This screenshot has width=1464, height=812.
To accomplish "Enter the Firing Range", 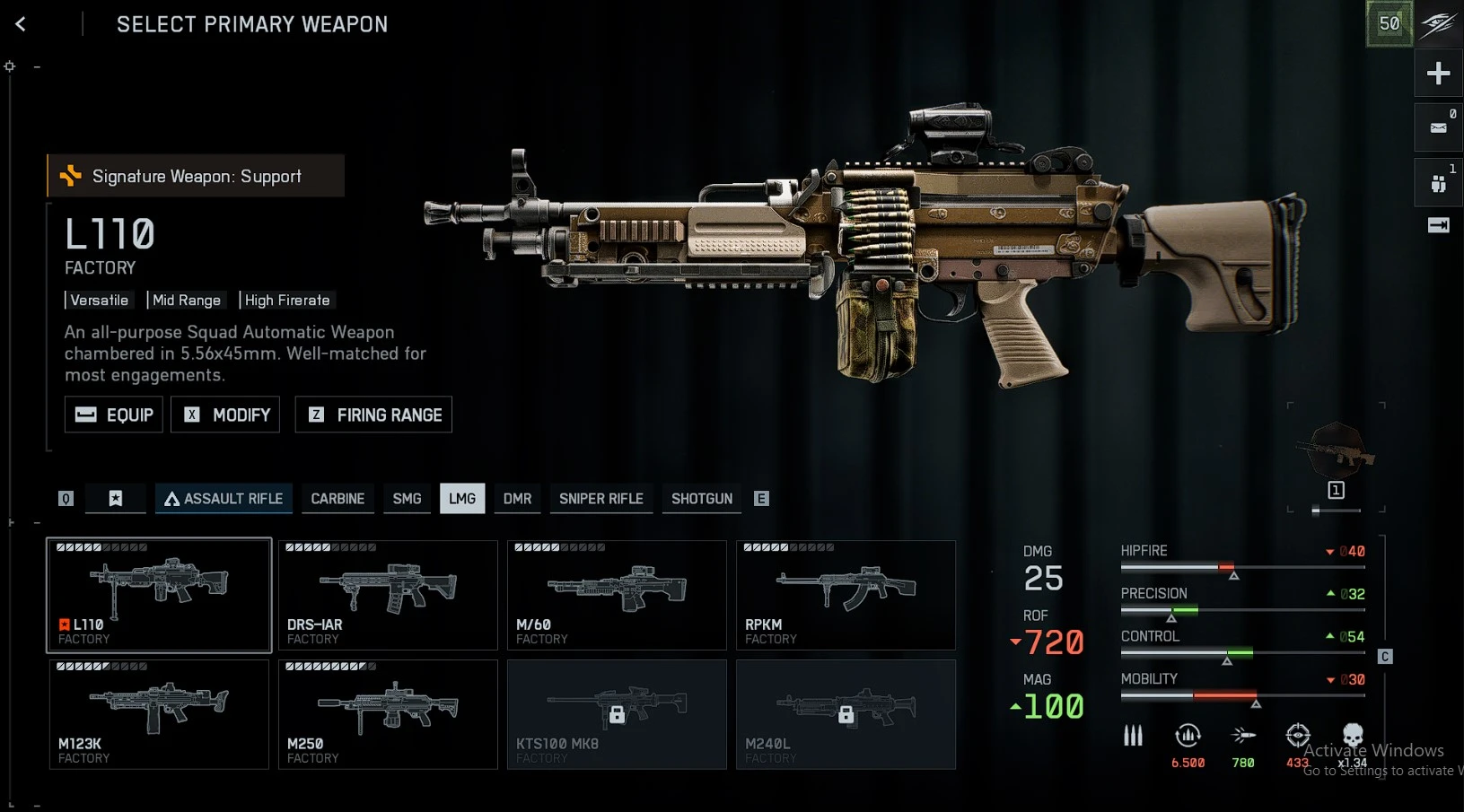I will 373,415.
